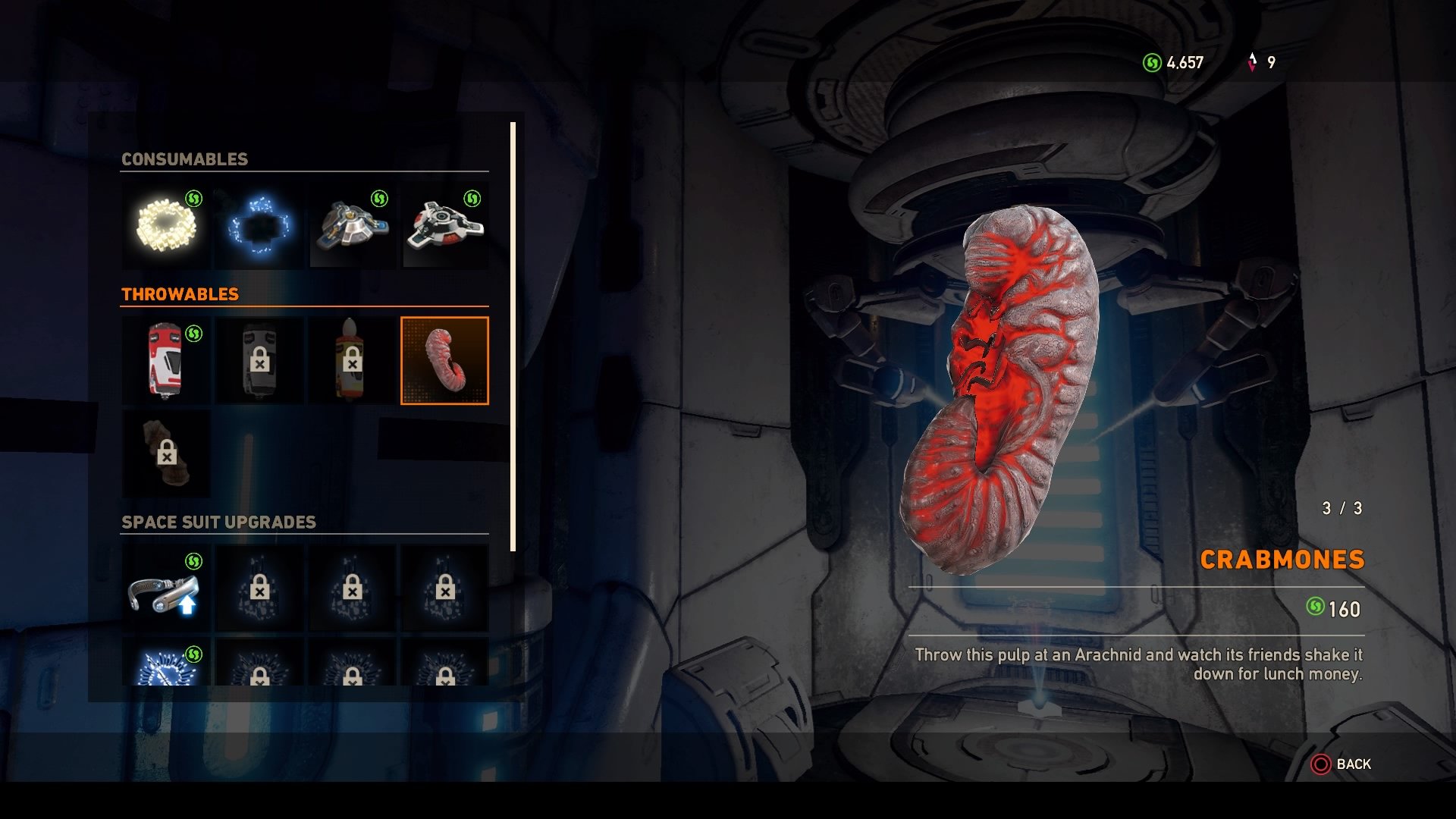Image resolution: width=1456 pixels, height=819 pixels.
Task: Choose the space suit upgrade with blue arrow
Action: coord(166,588)
